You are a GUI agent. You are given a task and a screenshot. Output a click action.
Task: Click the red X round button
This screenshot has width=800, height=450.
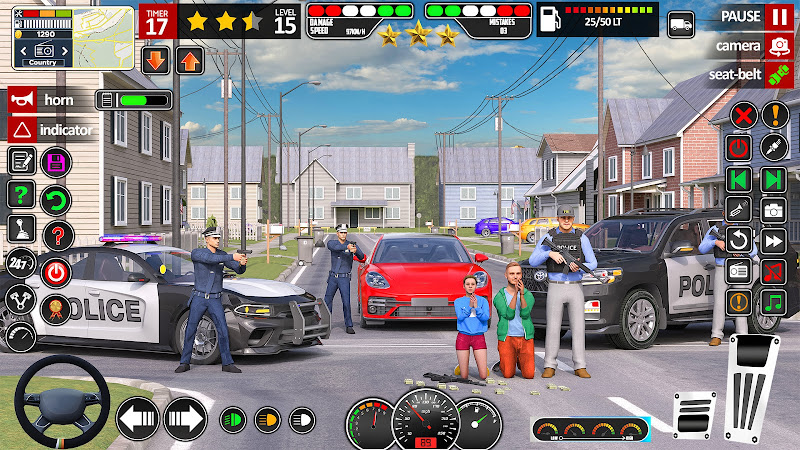(x=742, y=115)
